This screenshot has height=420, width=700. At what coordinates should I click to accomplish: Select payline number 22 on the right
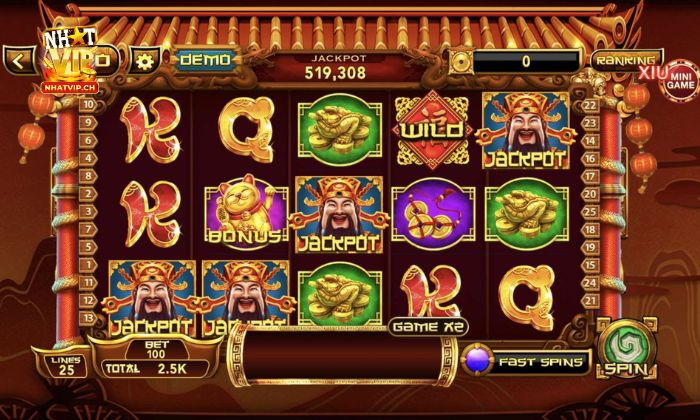[x=590, y=104]
